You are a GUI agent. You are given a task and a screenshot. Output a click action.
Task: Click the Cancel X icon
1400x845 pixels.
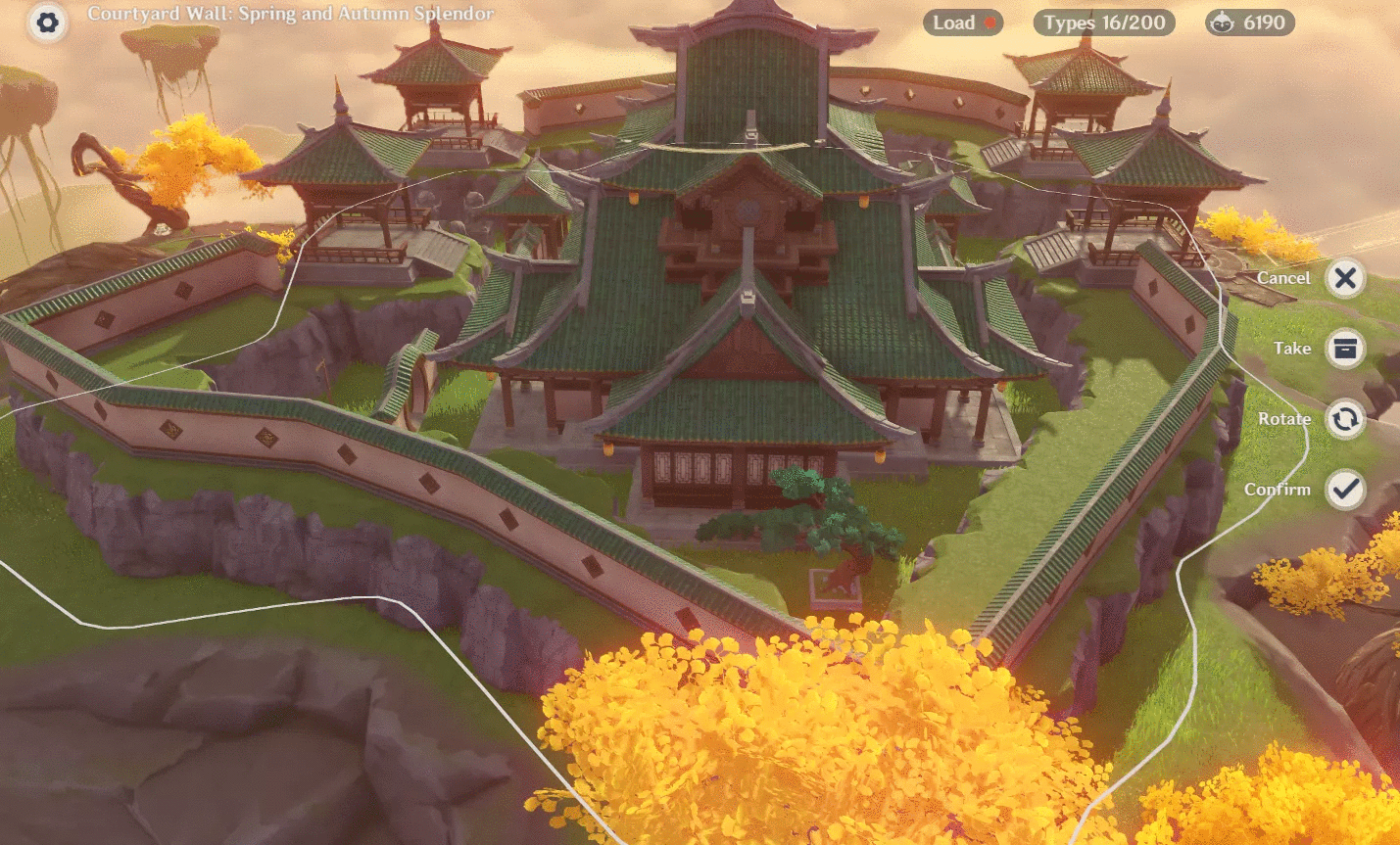click(1344, 278)
